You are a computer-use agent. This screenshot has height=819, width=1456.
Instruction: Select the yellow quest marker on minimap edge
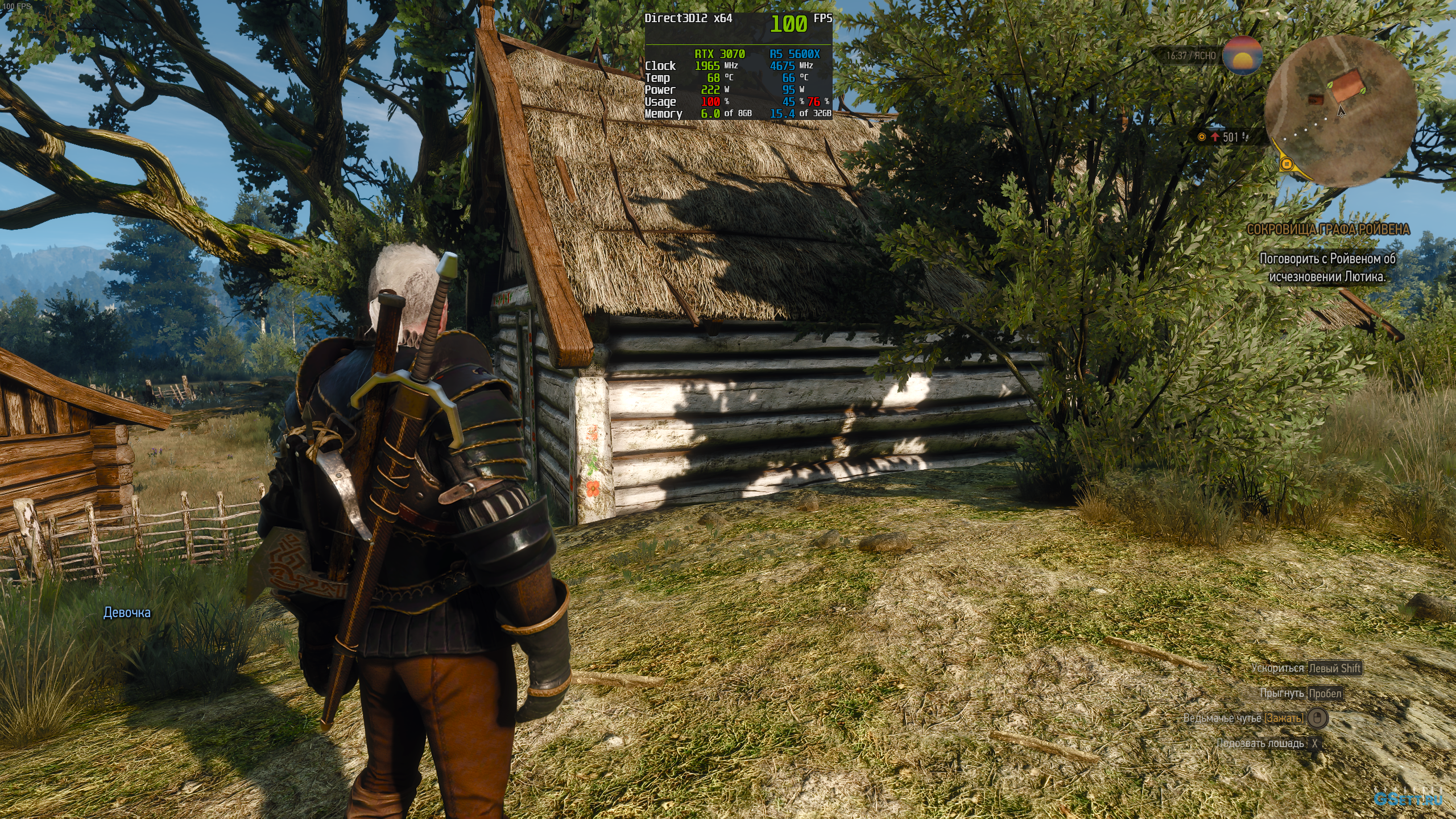click(x=1287, y=165)
